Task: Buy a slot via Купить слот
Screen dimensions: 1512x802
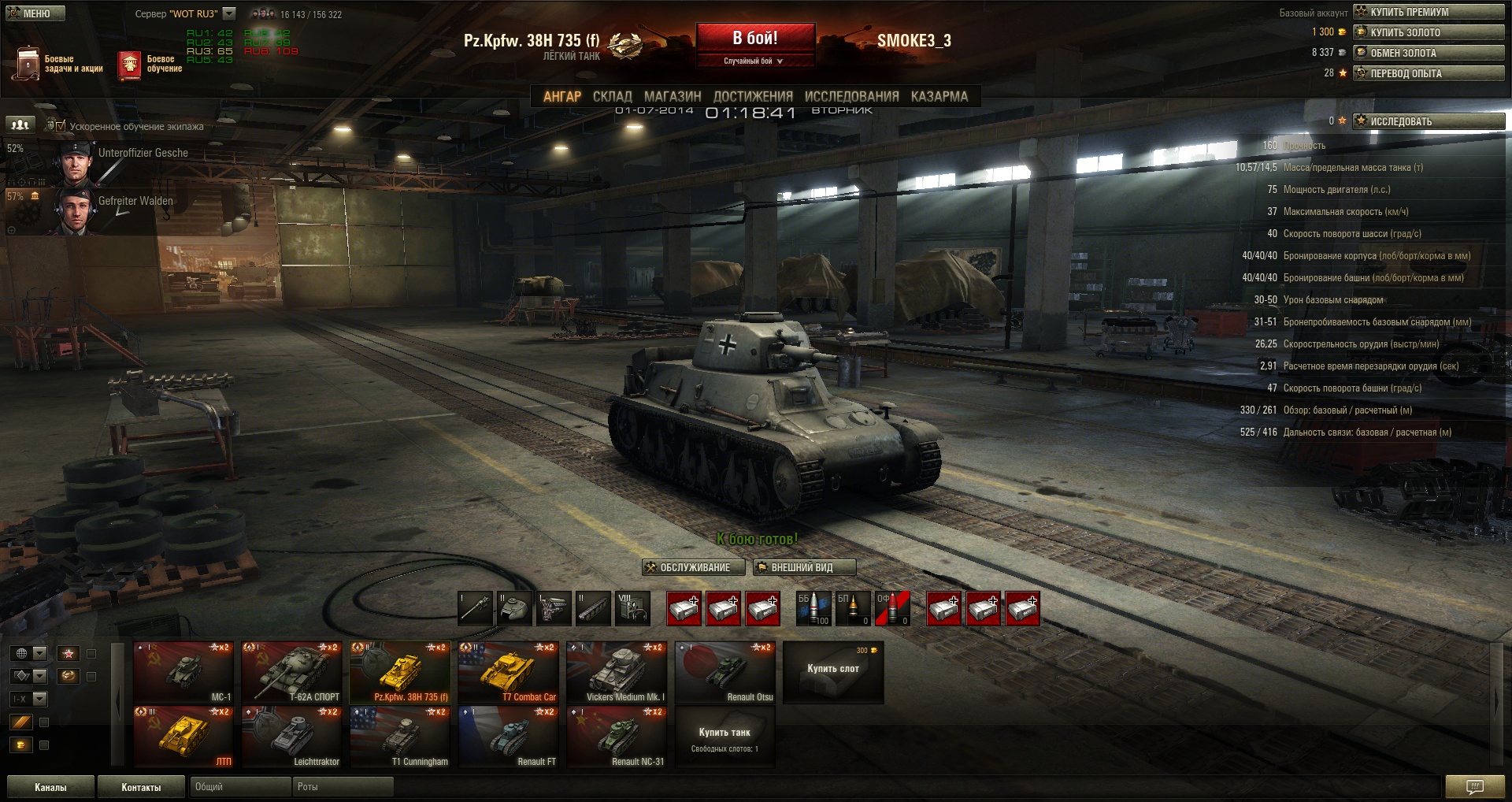Action: (833, 671)
